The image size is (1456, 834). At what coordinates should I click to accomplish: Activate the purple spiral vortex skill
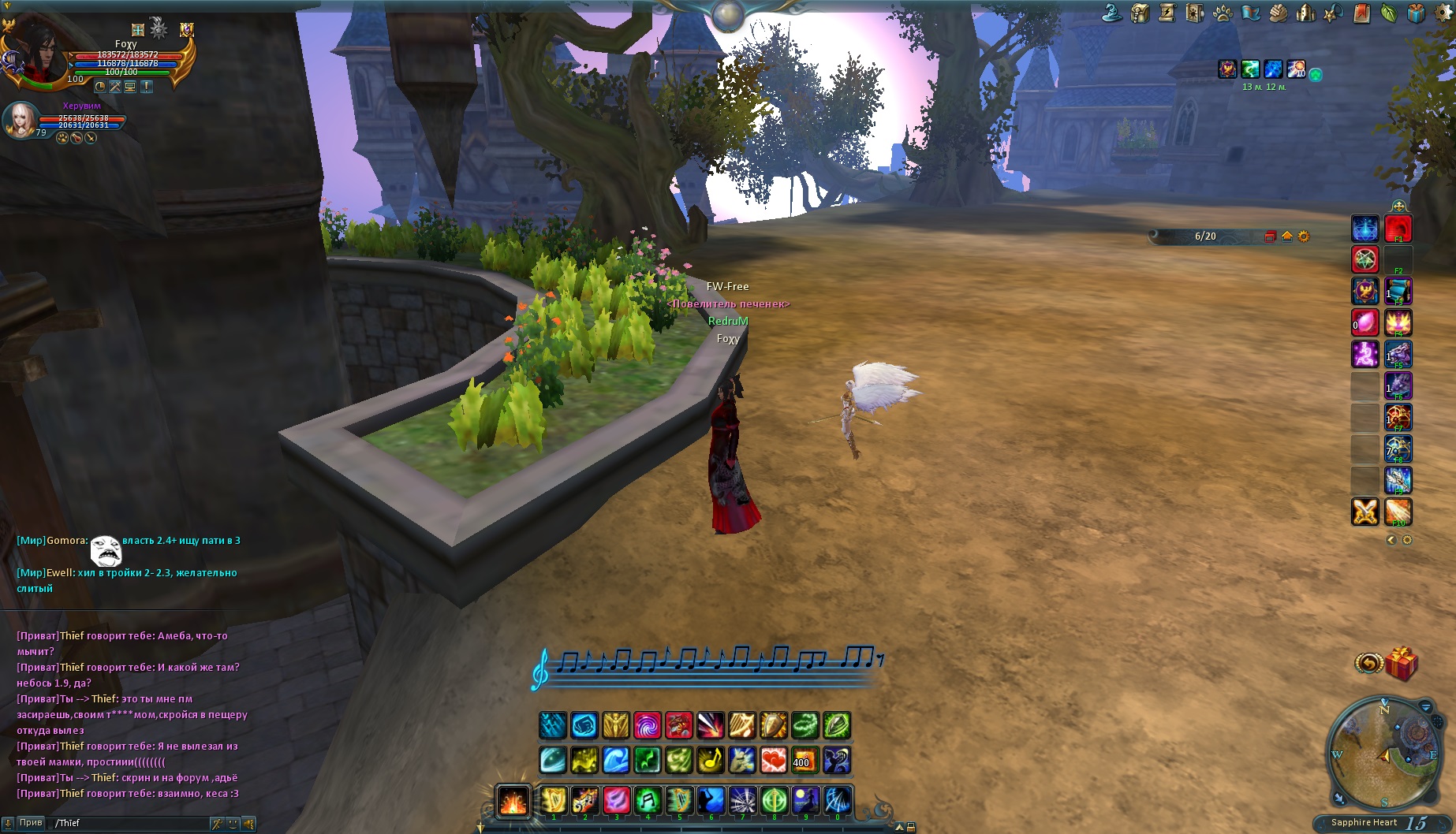(x=647, y=725)
